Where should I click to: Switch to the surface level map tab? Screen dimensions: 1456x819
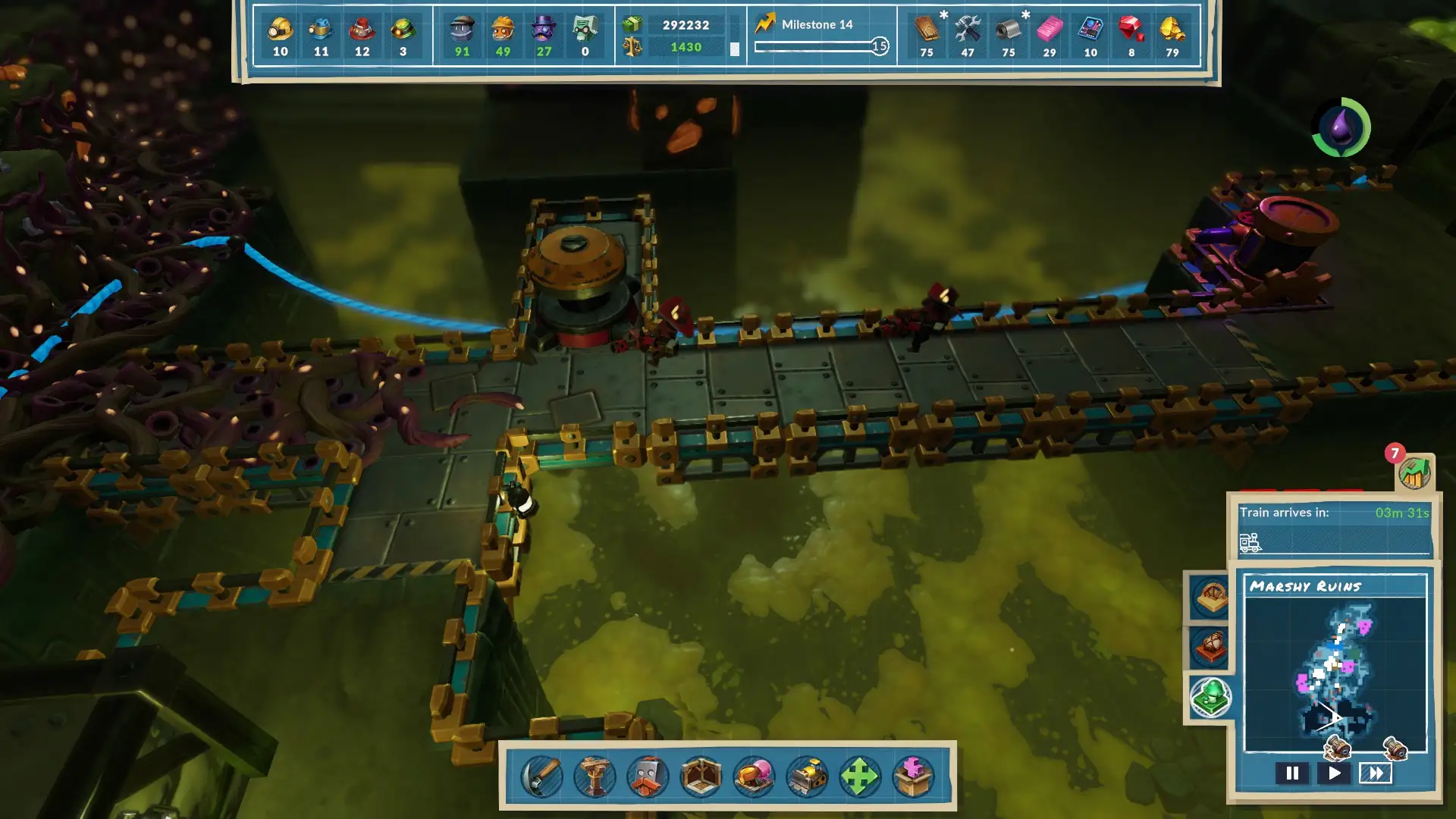[1211, 598]
